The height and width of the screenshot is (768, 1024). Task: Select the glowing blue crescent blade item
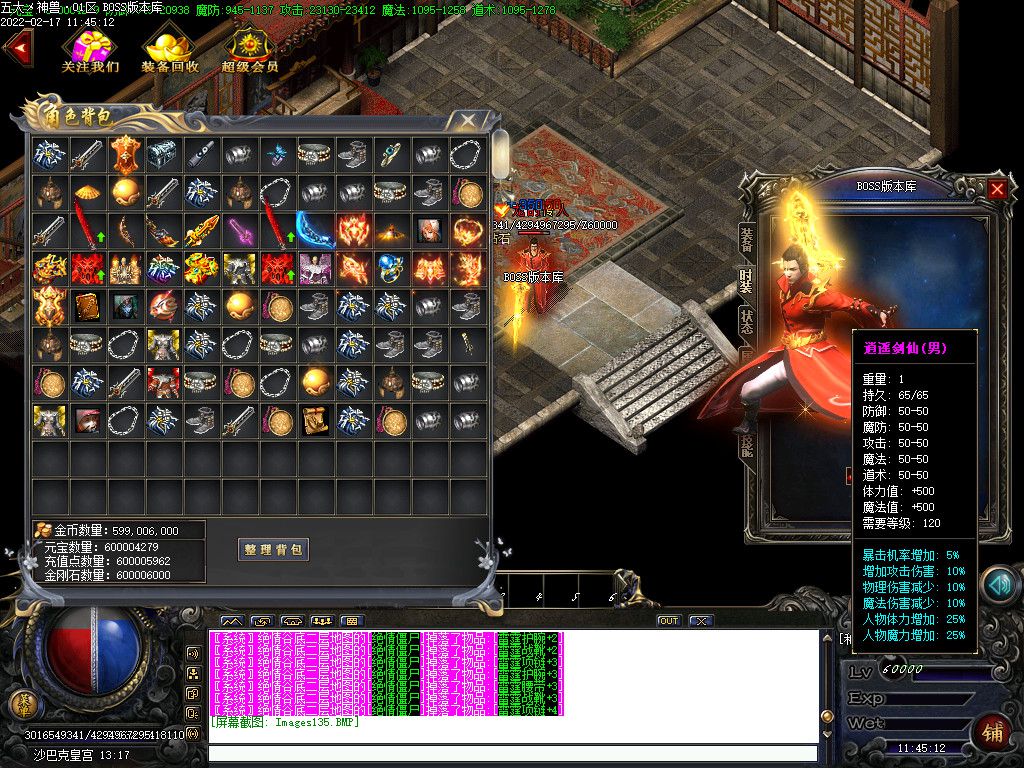pyautogui.click(x=314, y=230)
